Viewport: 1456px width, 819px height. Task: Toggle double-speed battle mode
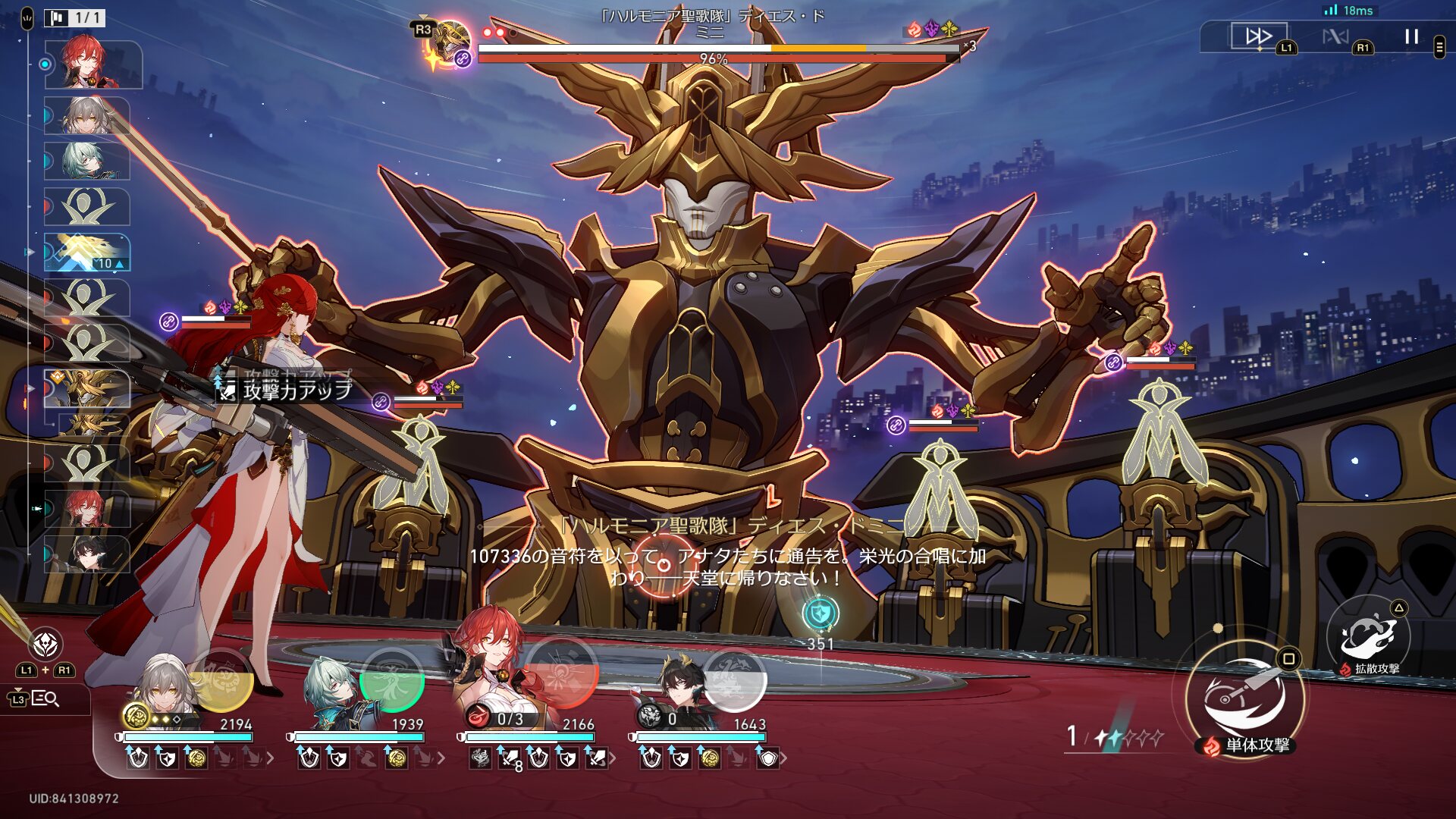tap(1258, 36)
